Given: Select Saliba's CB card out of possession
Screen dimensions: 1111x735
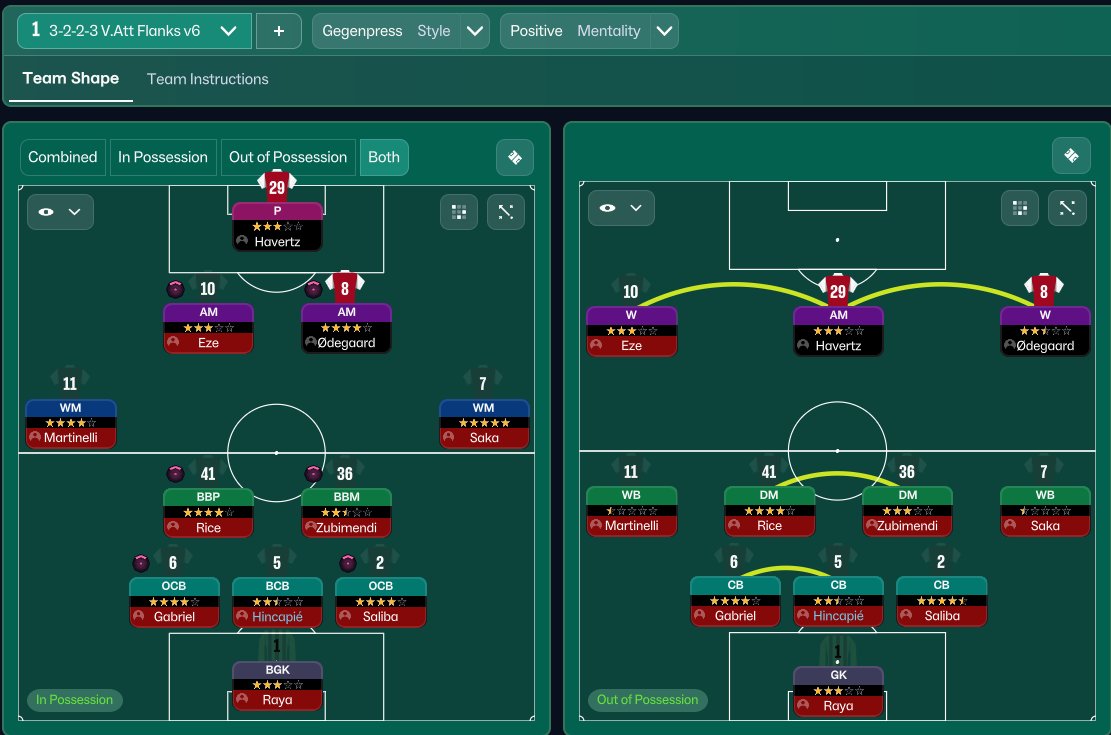Looking at the screenshot, I should (941, 601).
